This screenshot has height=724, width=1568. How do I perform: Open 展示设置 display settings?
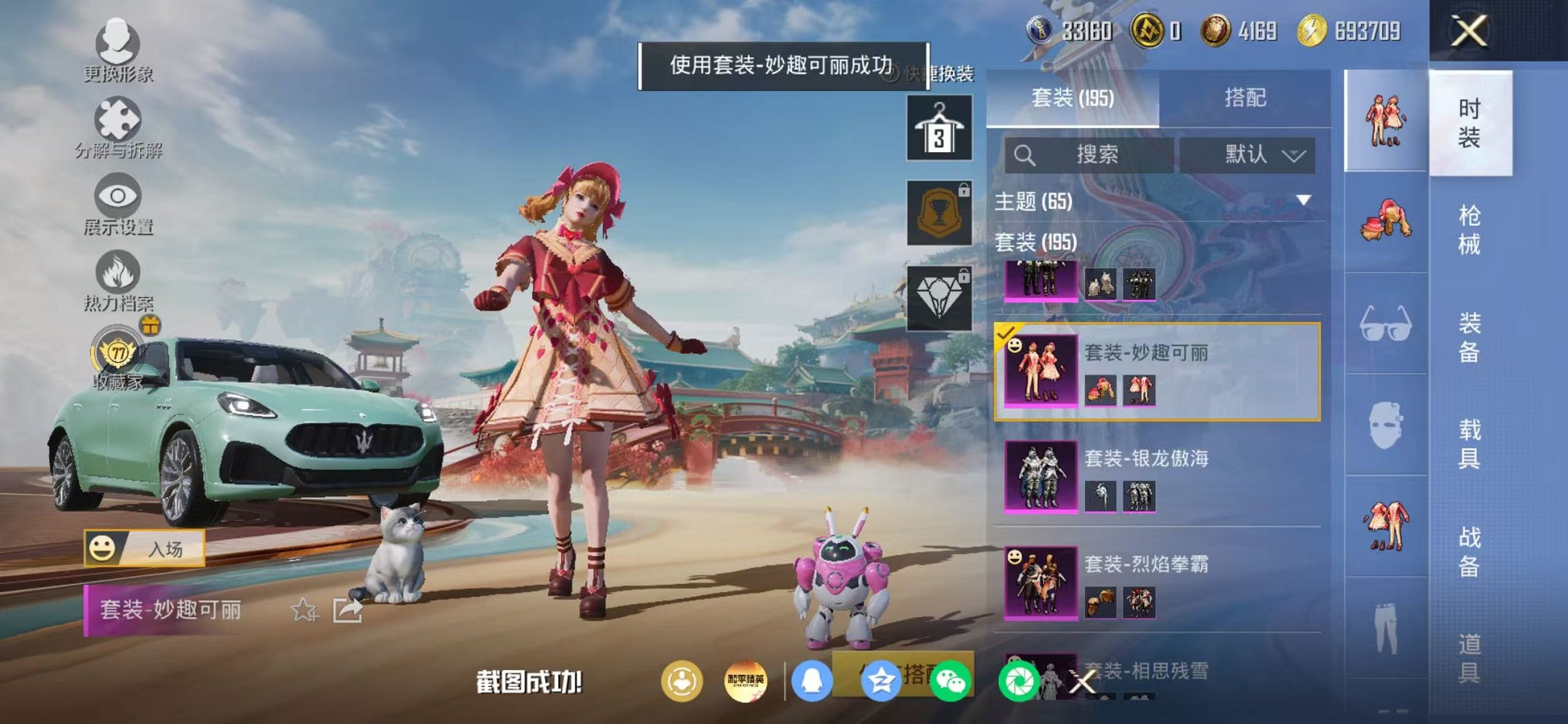[x=117, y=195]
